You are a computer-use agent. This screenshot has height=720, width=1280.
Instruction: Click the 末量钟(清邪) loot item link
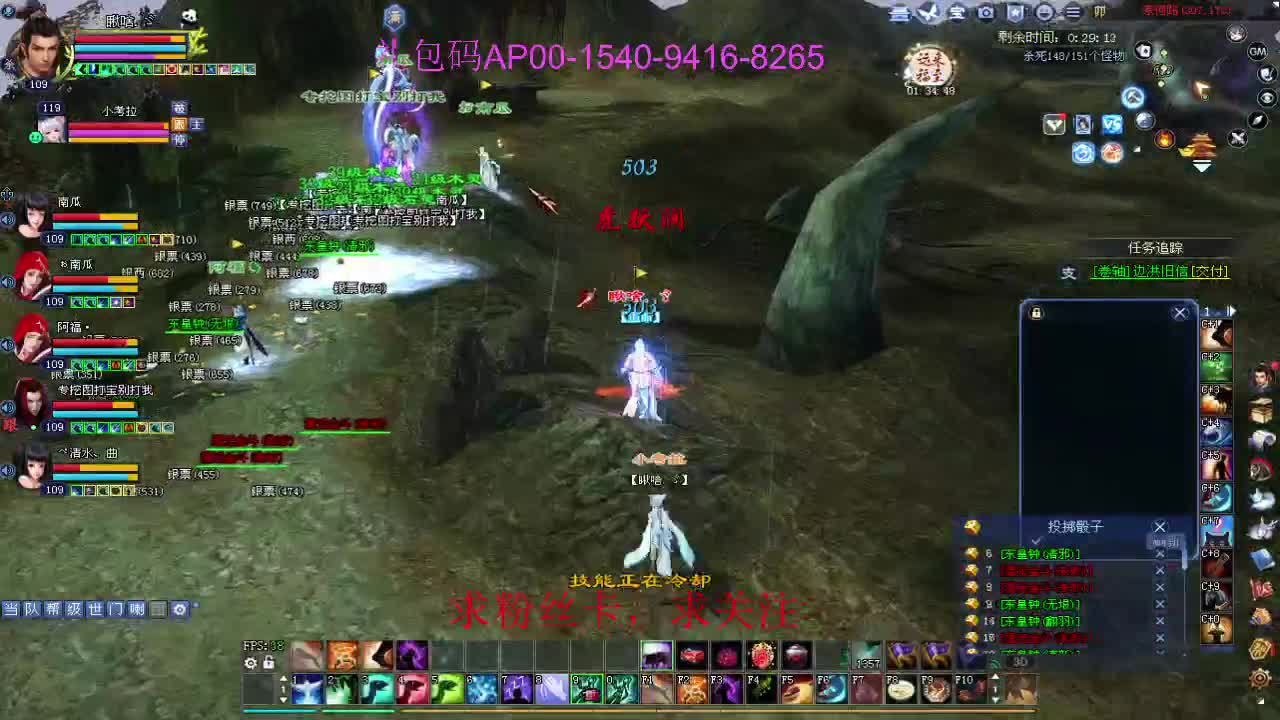pyautogui.click(x=1040, y=553)
